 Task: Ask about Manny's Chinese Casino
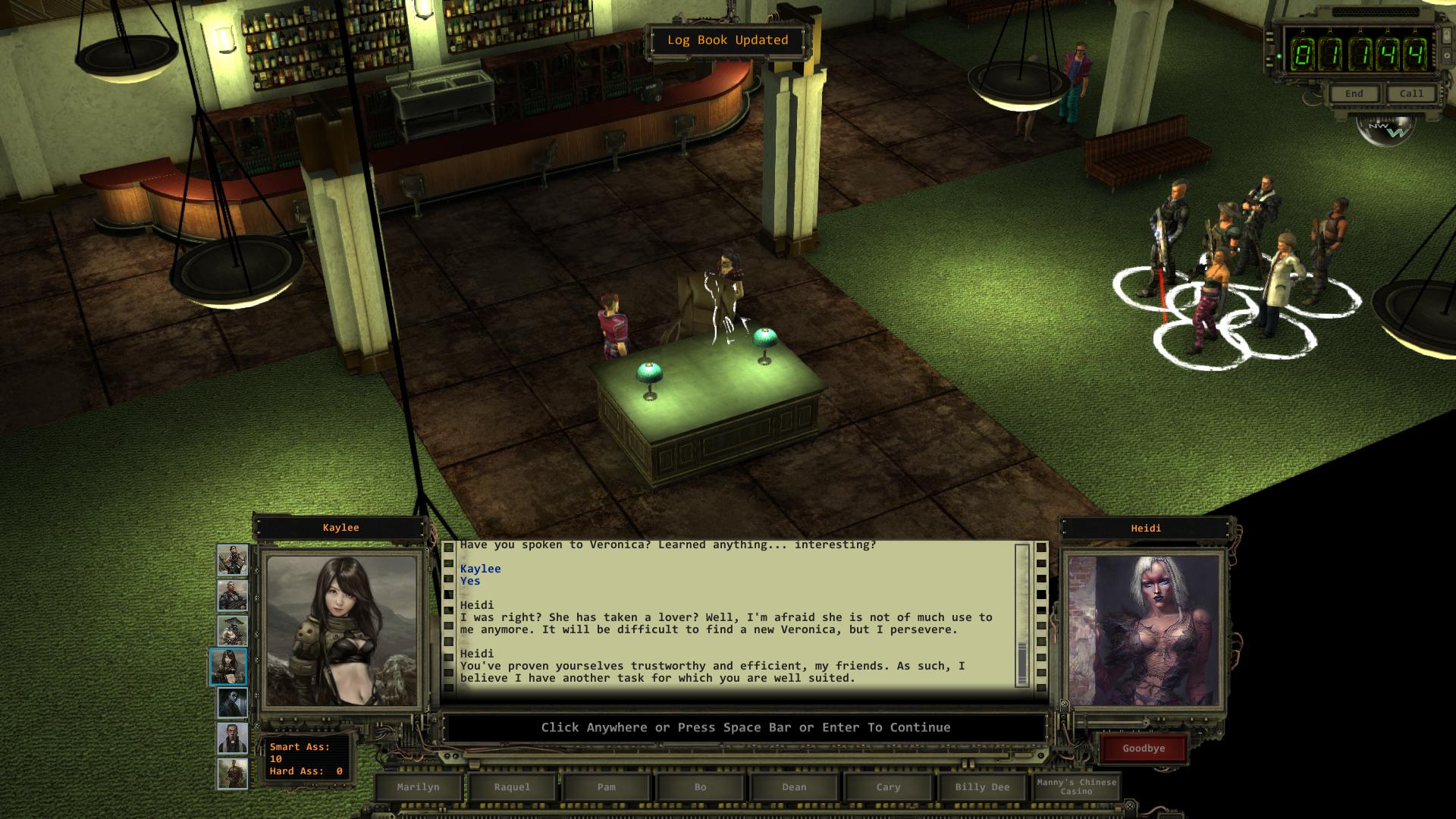[1076, 787]
